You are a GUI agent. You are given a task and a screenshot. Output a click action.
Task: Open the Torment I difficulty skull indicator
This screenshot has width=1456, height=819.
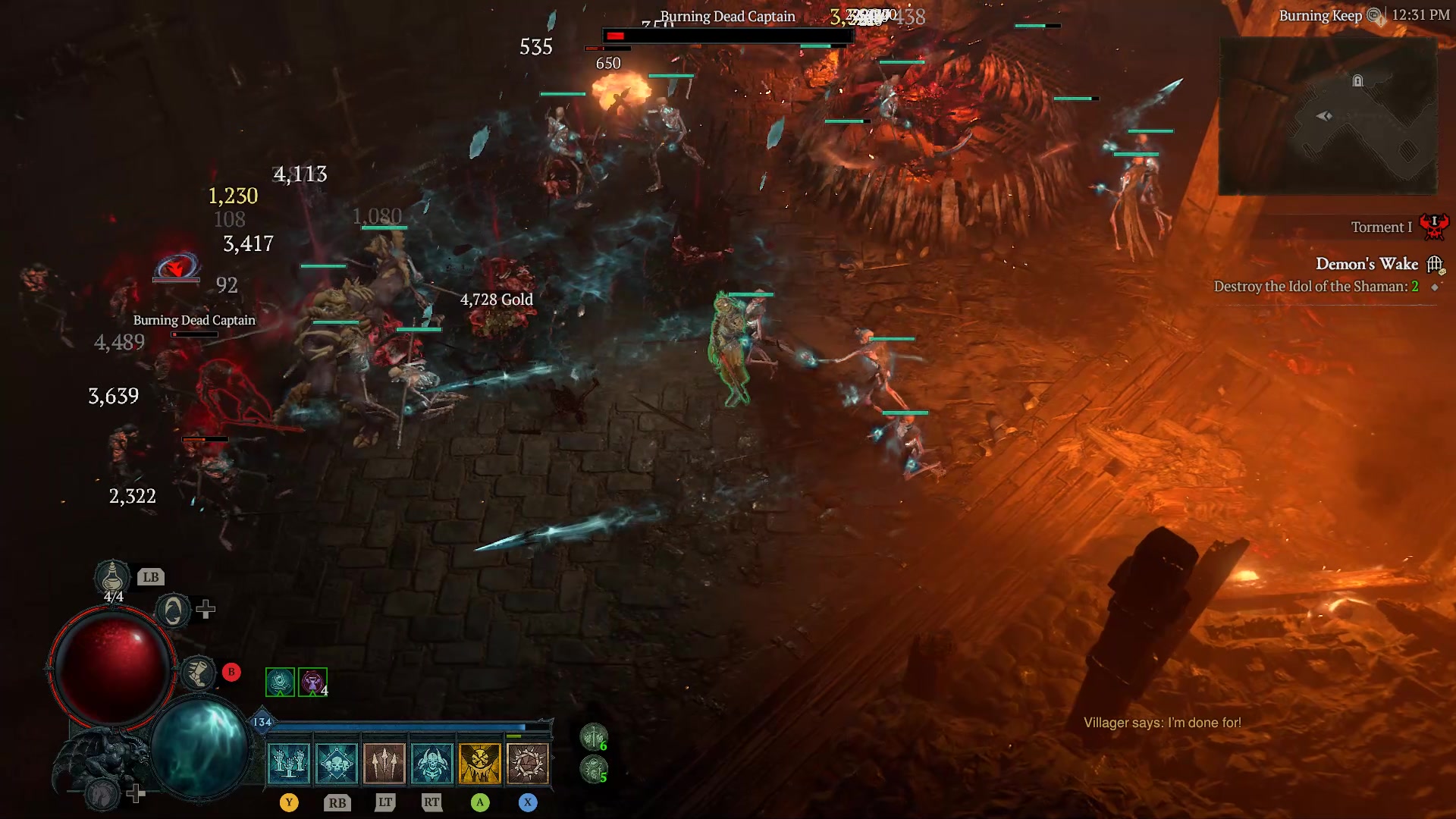[1436, 224]
